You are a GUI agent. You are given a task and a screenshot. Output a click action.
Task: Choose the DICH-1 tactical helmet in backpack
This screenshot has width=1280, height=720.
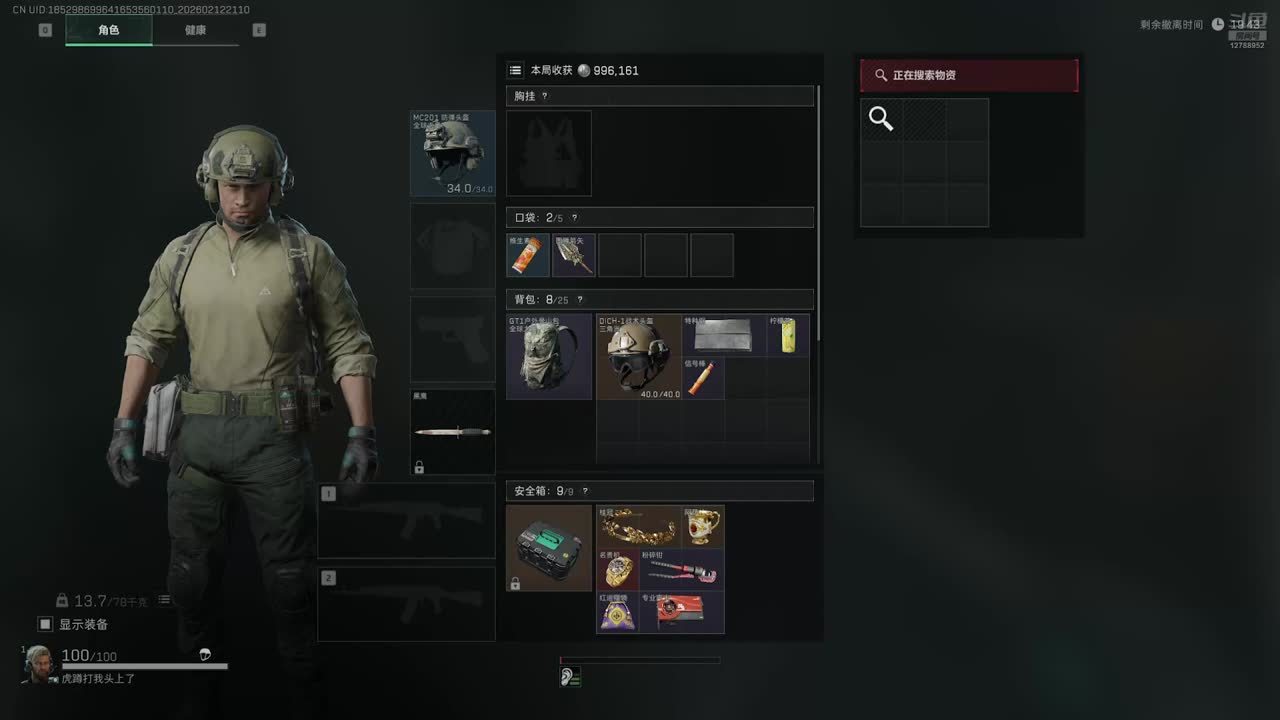(639, 357)
